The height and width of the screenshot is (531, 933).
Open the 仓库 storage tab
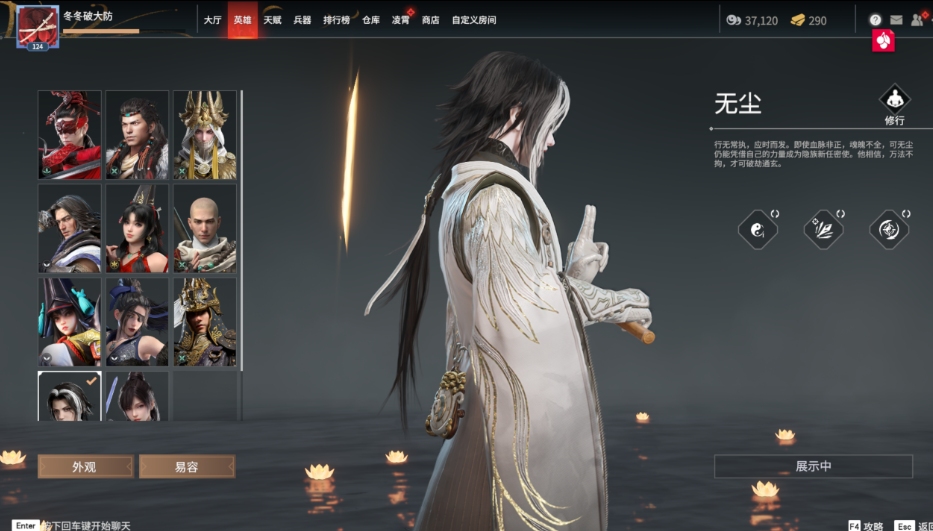(x=371, y=20)
